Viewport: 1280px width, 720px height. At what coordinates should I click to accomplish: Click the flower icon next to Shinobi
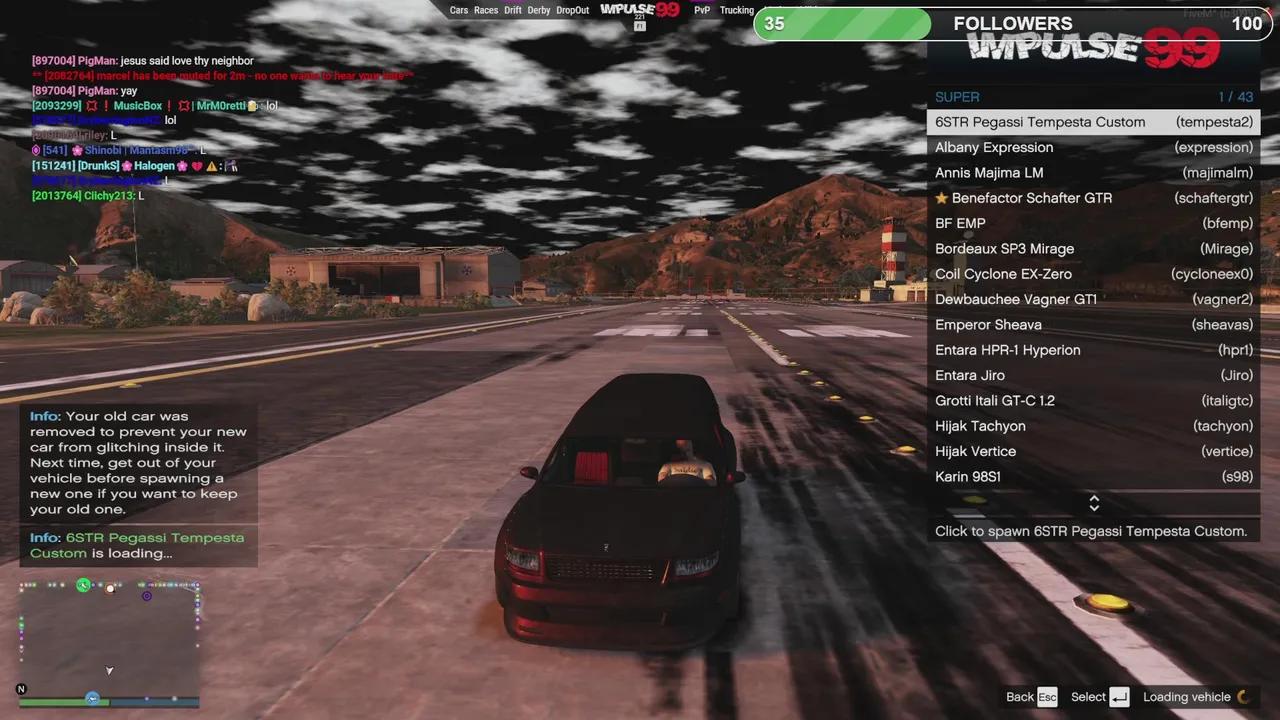77,150
